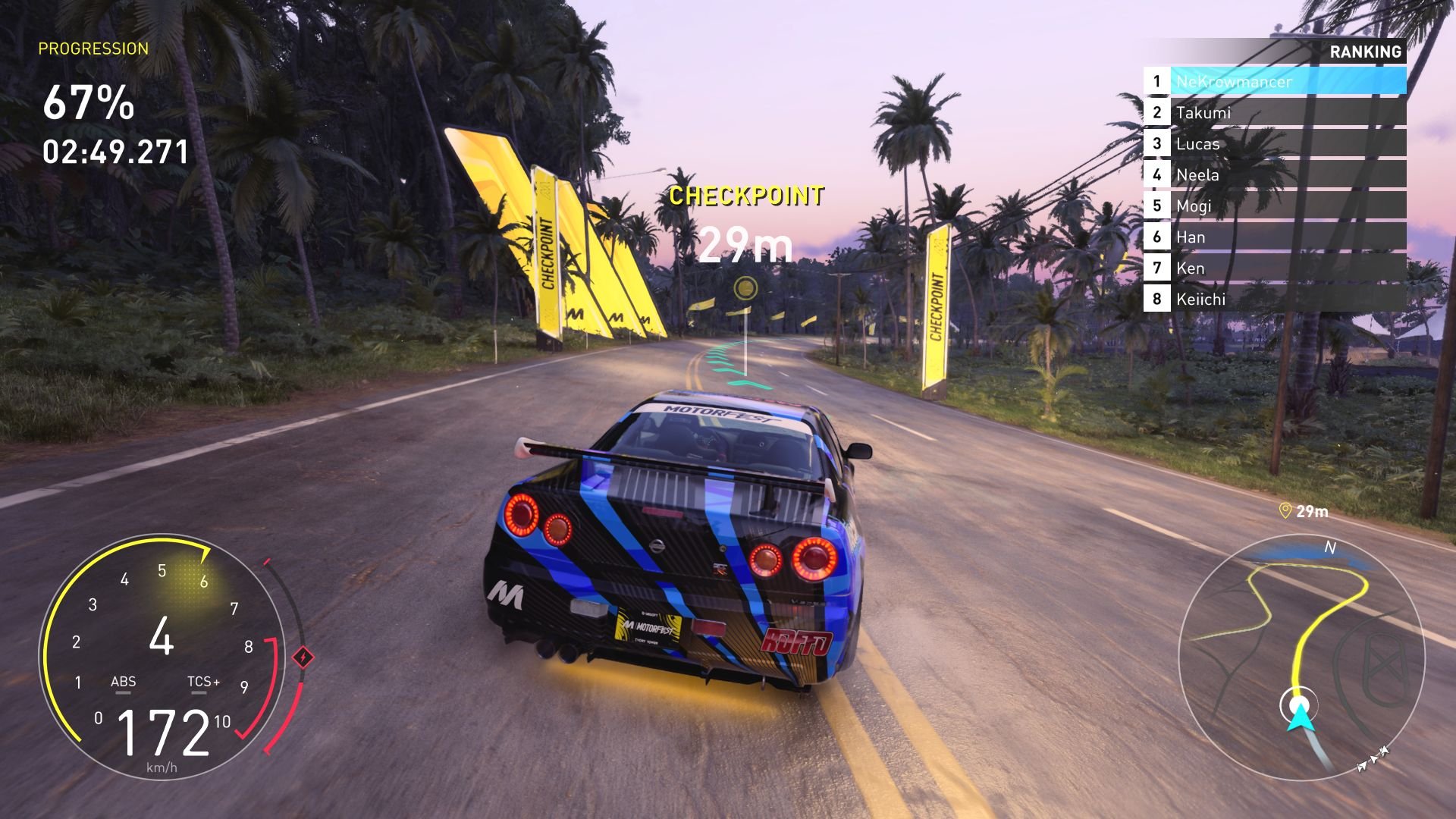Select the floating checkpoint waypoint marker
This screenshot has width=1456, height=819.
coord(746,287)
